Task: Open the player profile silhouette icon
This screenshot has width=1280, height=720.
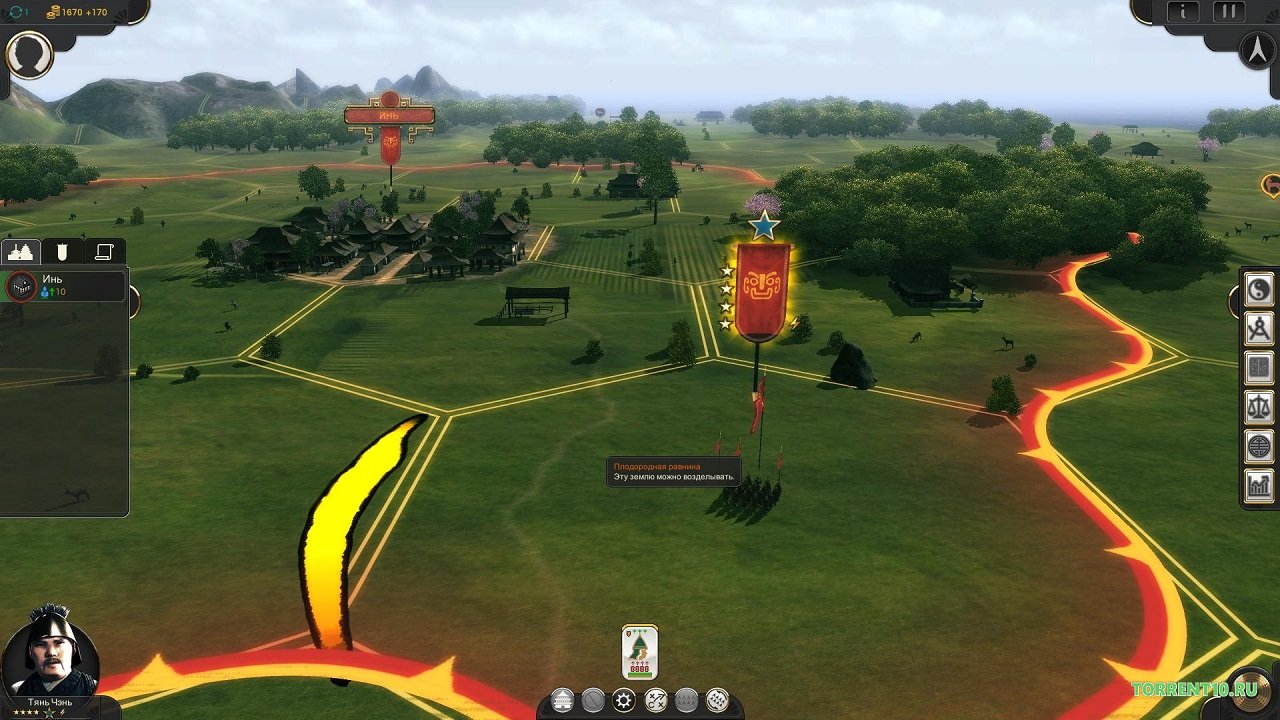Action: click(x=29, y=54)
